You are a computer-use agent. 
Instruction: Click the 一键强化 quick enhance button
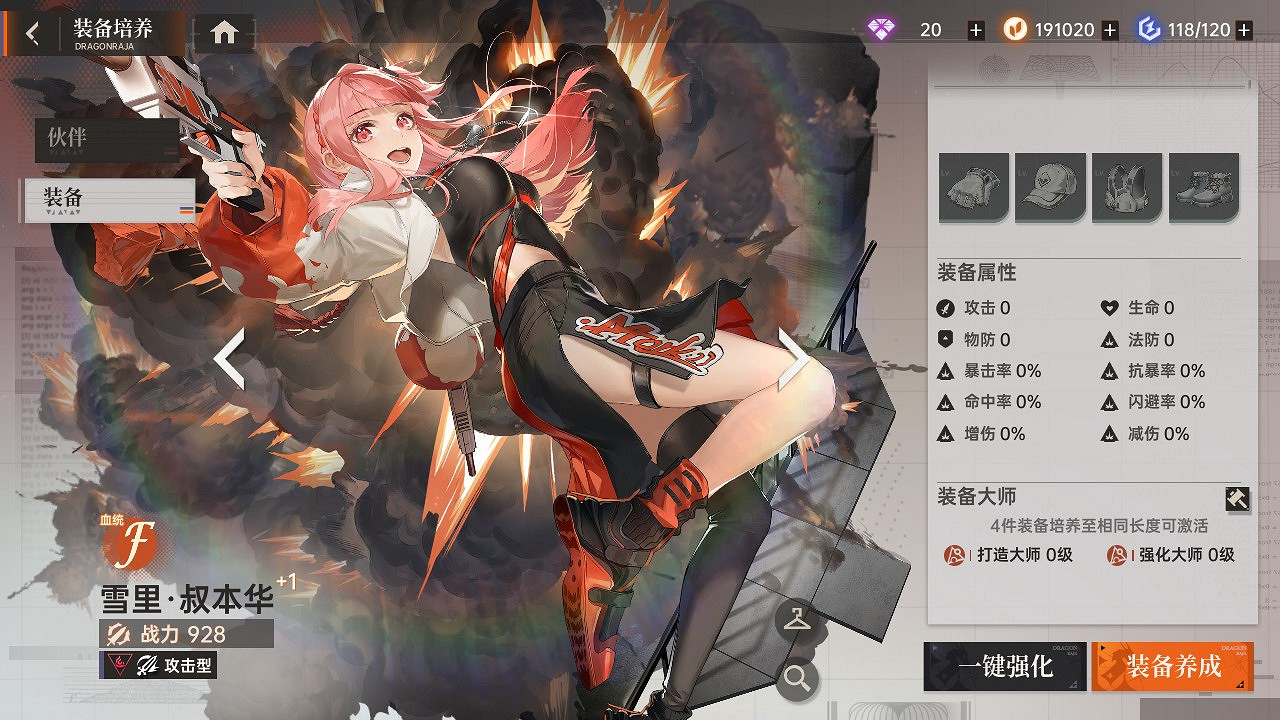[x=1005, y=668]
